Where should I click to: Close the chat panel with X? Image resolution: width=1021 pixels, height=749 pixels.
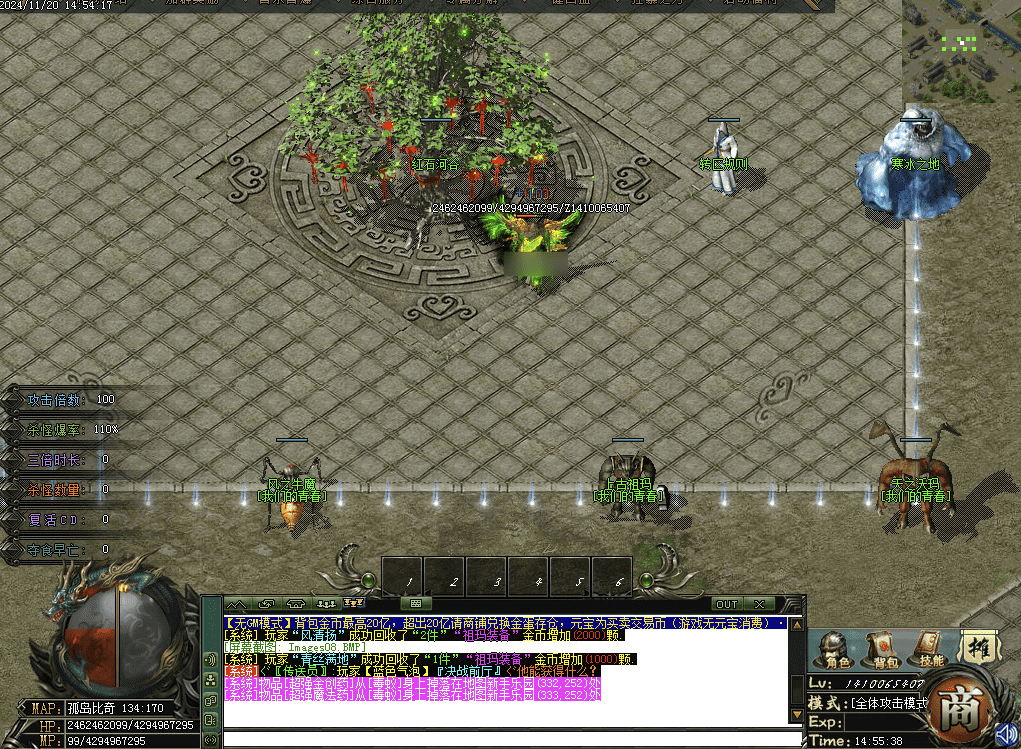point(759,604)
